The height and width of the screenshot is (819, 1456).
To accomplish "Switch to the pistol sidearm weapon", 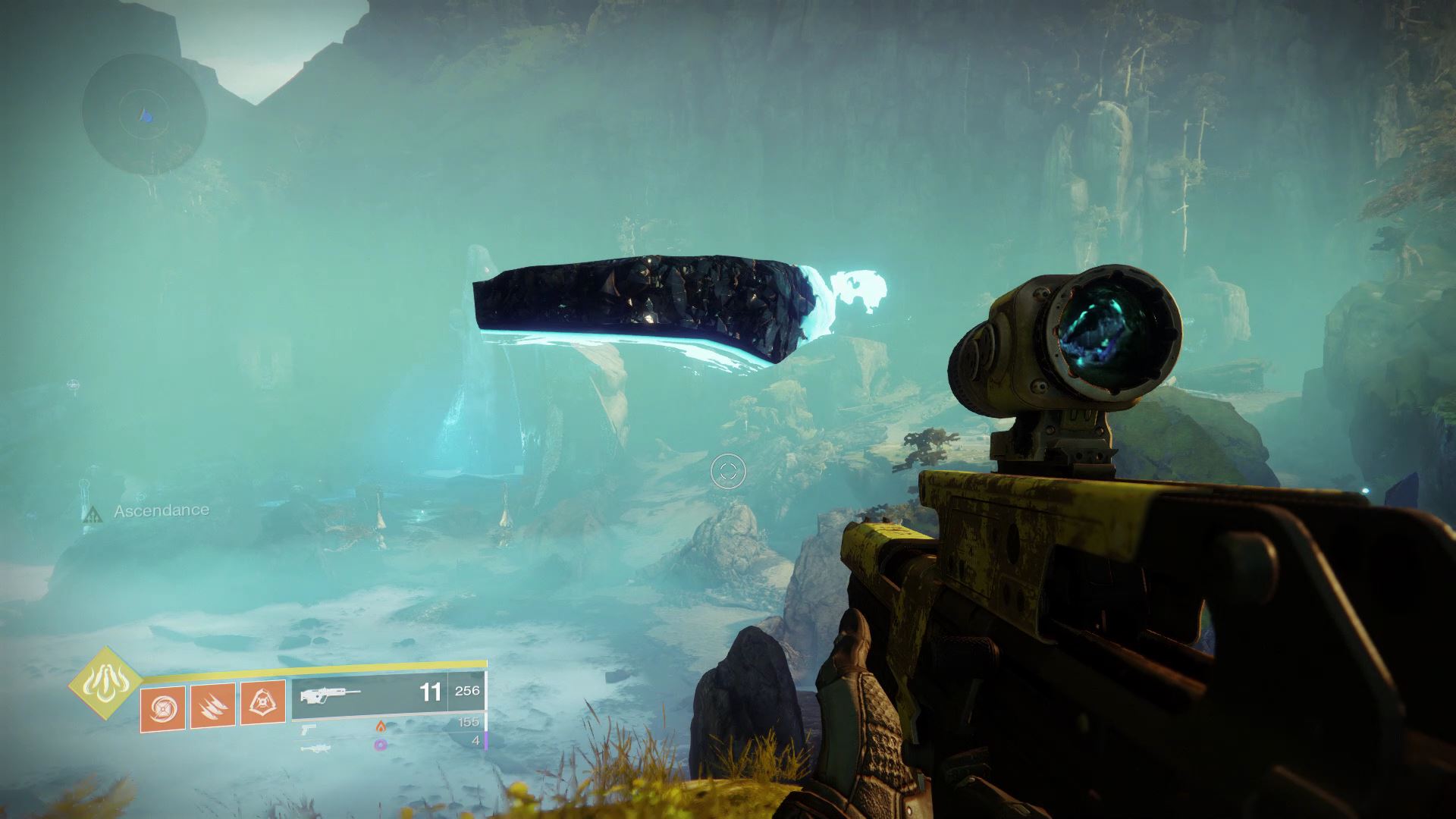I will click(309, 729).
